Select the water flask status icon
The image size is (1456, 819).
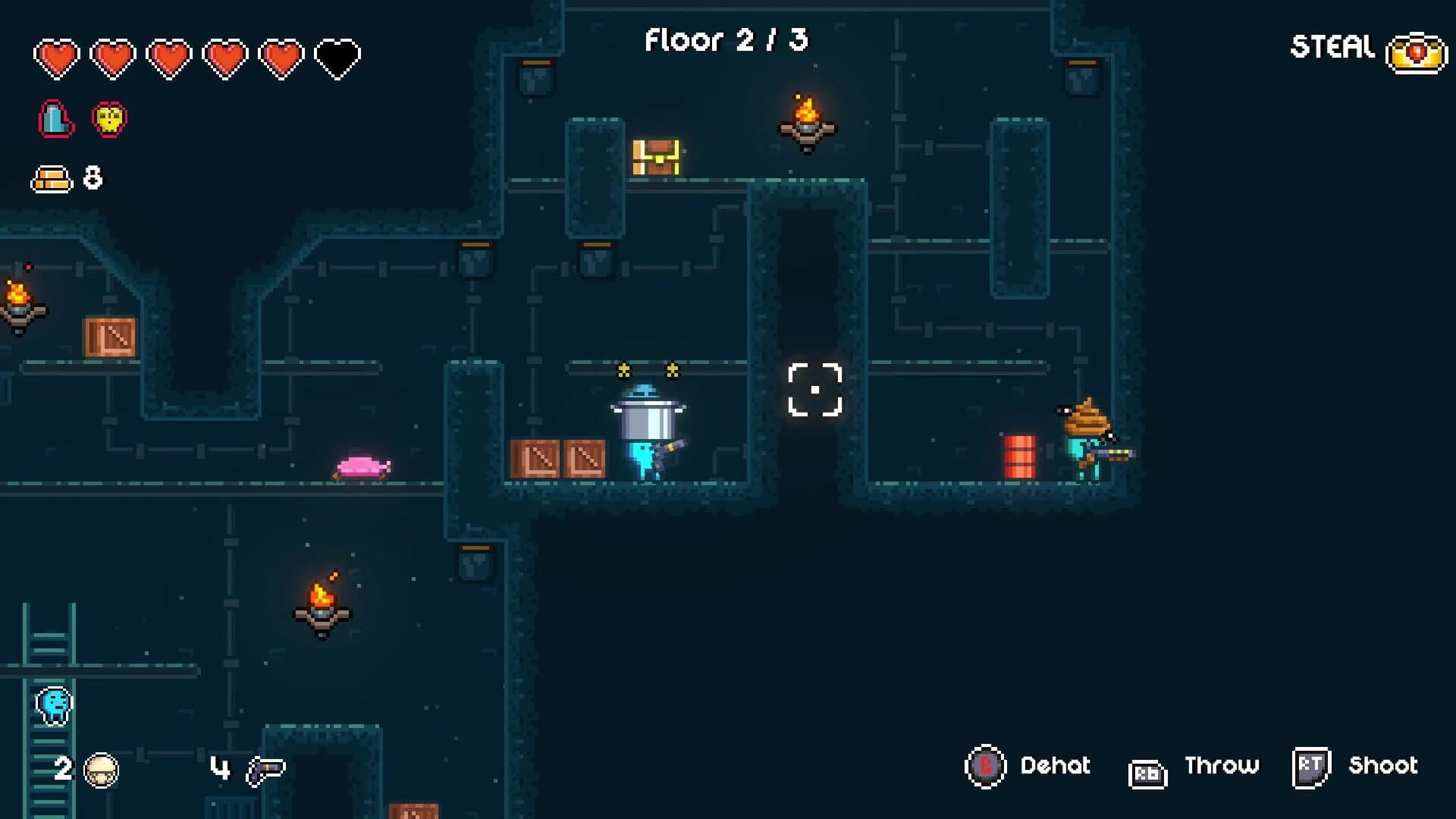coord(55,117)
